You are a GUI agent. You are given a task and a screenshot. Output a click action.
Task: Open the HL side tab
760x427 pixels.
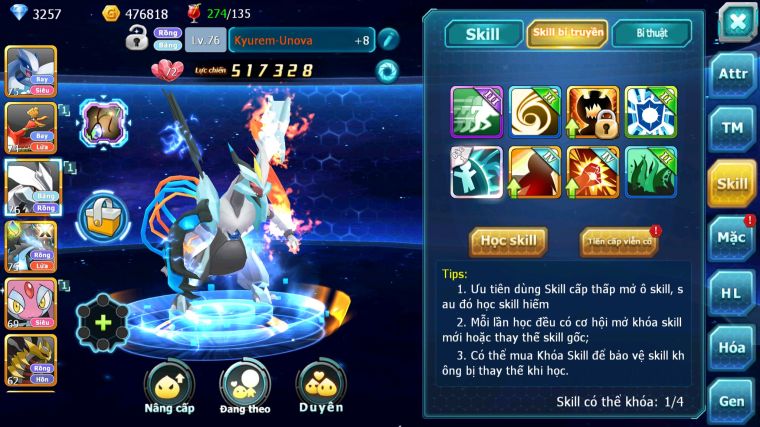732,293
